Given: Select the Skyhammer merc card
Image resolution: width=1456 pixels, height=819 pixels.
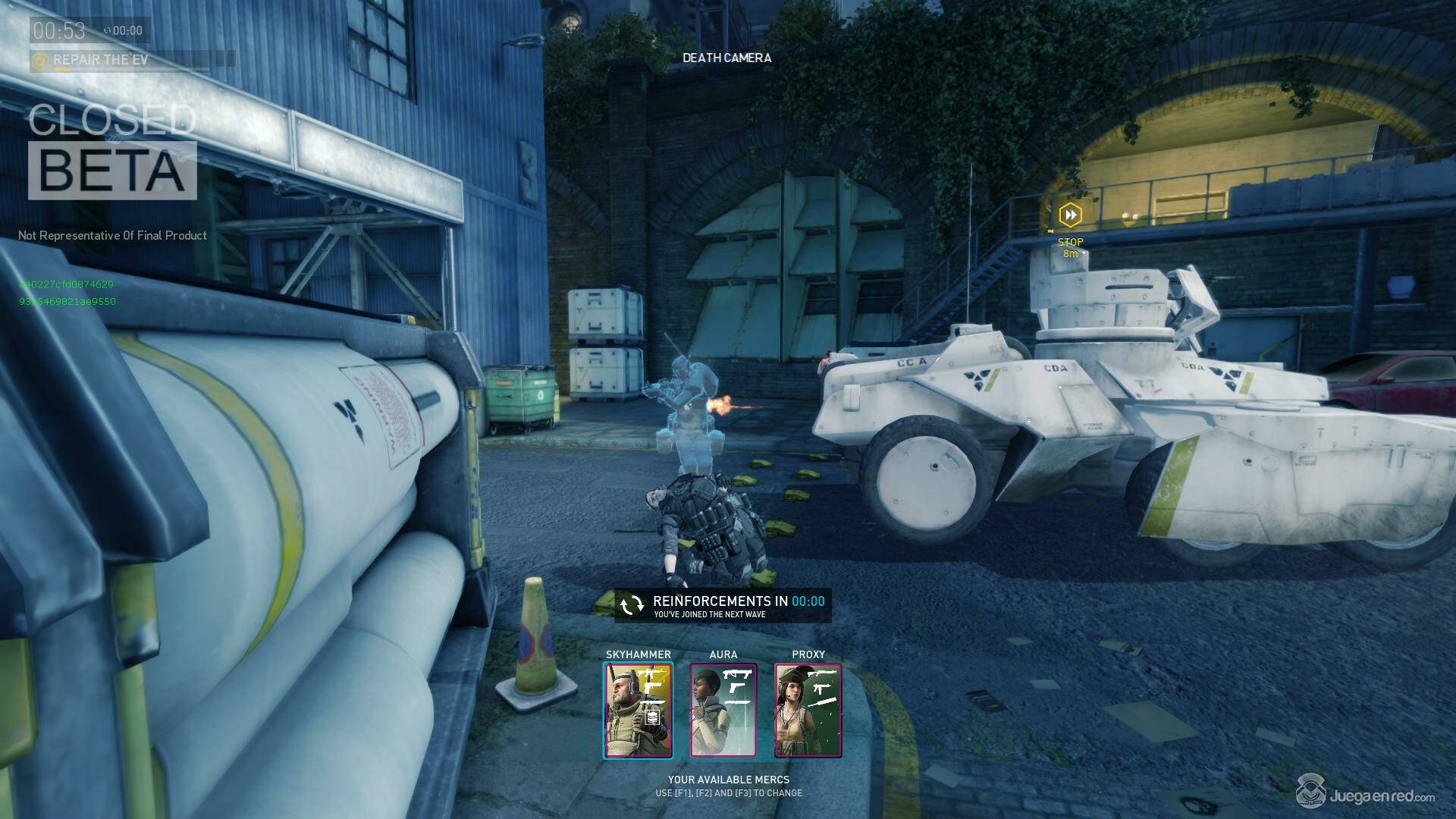Looking at the screenshot, I should tap(638, 710).
